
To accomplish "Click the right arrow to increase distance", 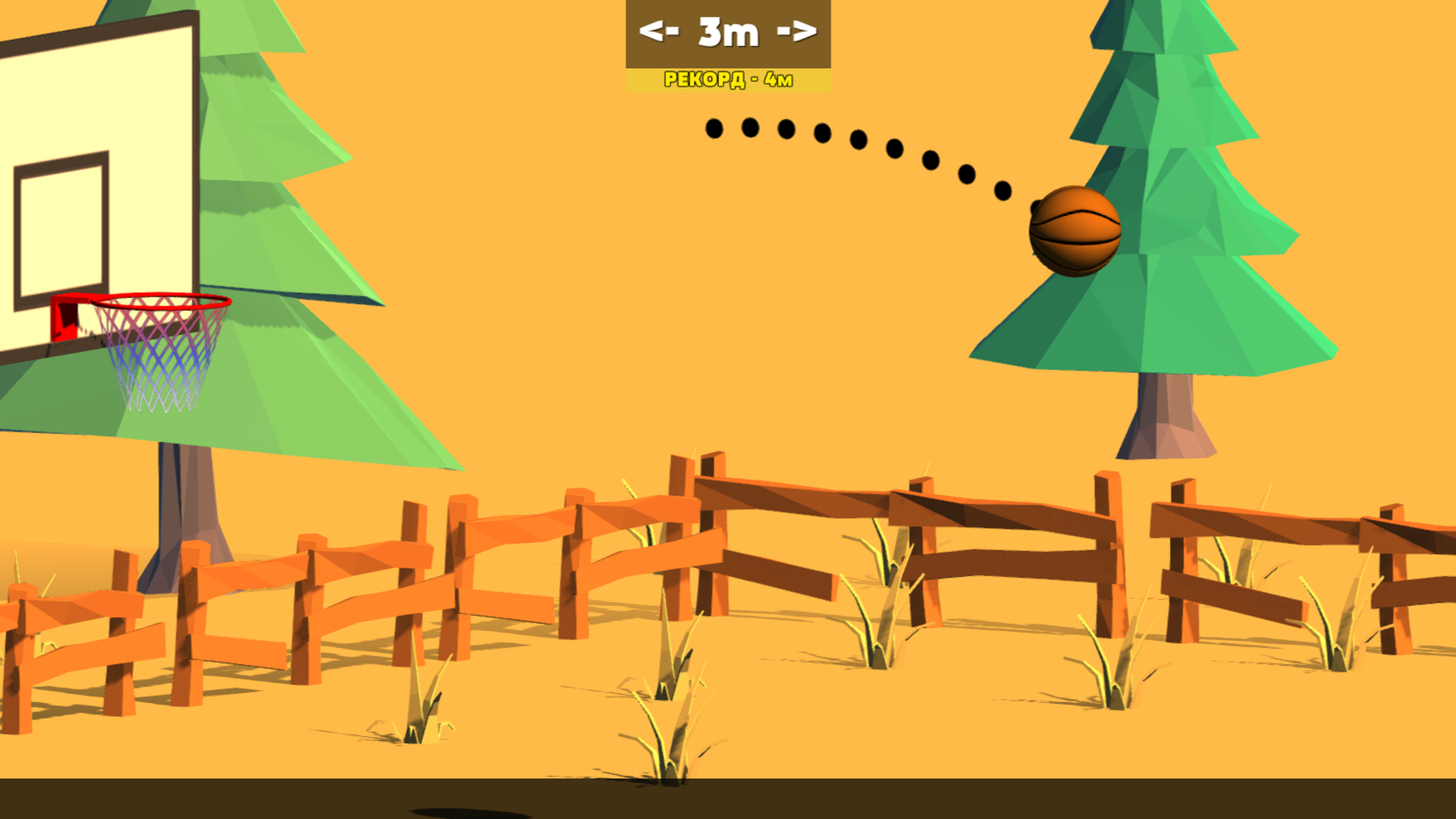I will click(x=796, y=32).
